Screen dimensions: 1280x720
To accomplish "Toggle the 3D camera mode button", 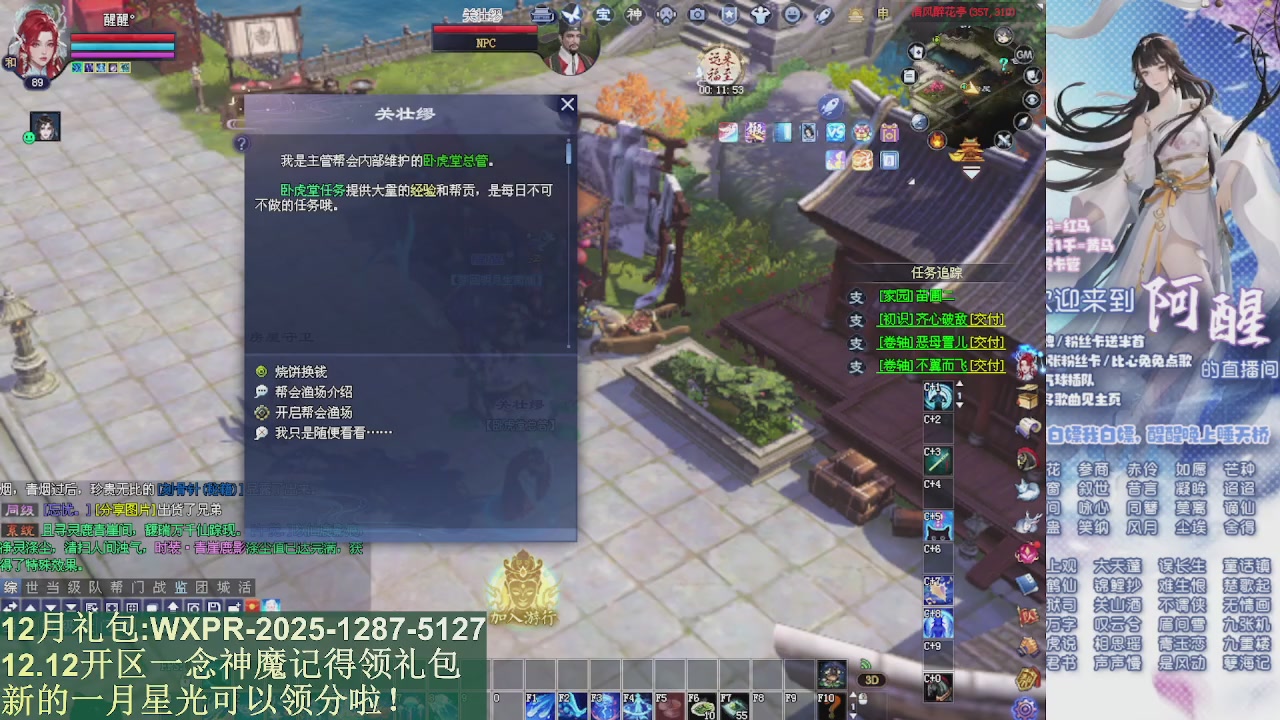I will [871, 678].
